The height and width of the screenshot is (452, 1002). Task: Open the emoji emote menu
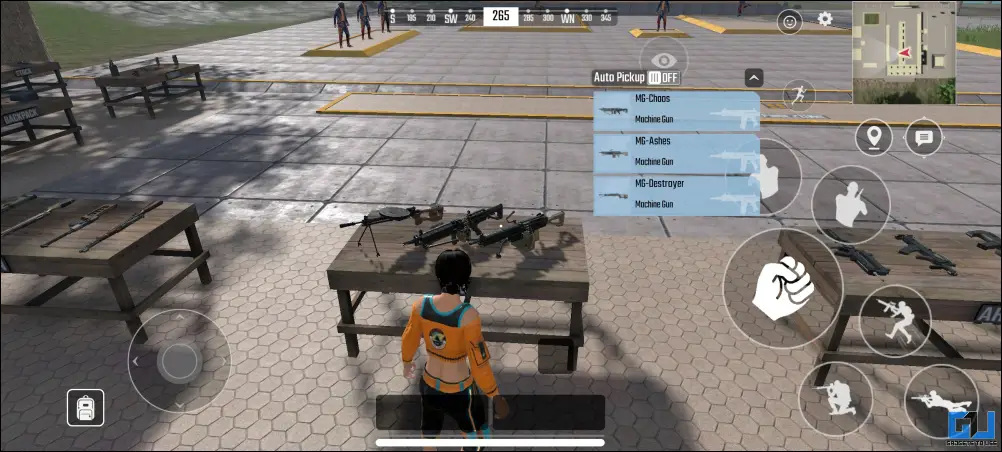(790, 19)
